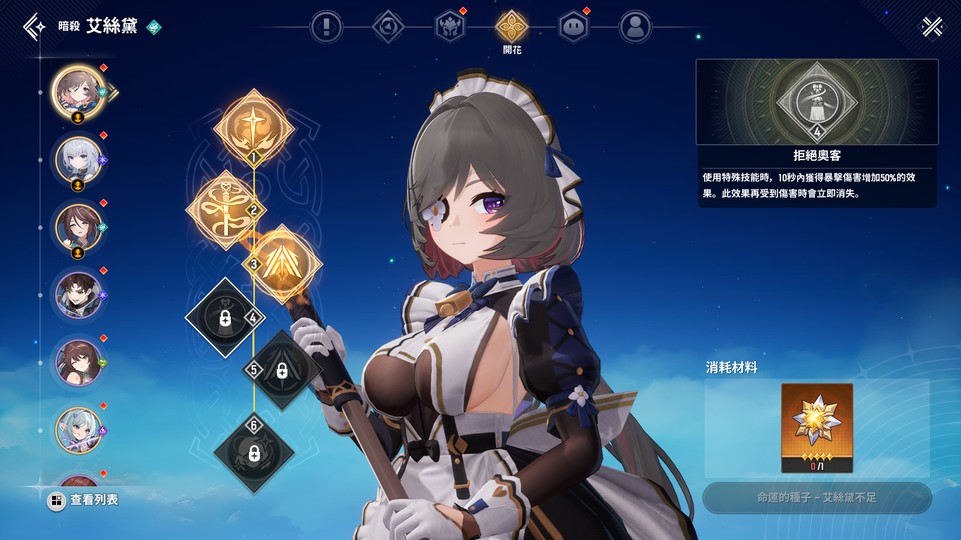Viewport: 961px width, 540px height.
Task: Select glowing blossom node 3
Action: (x=283, y=262)
